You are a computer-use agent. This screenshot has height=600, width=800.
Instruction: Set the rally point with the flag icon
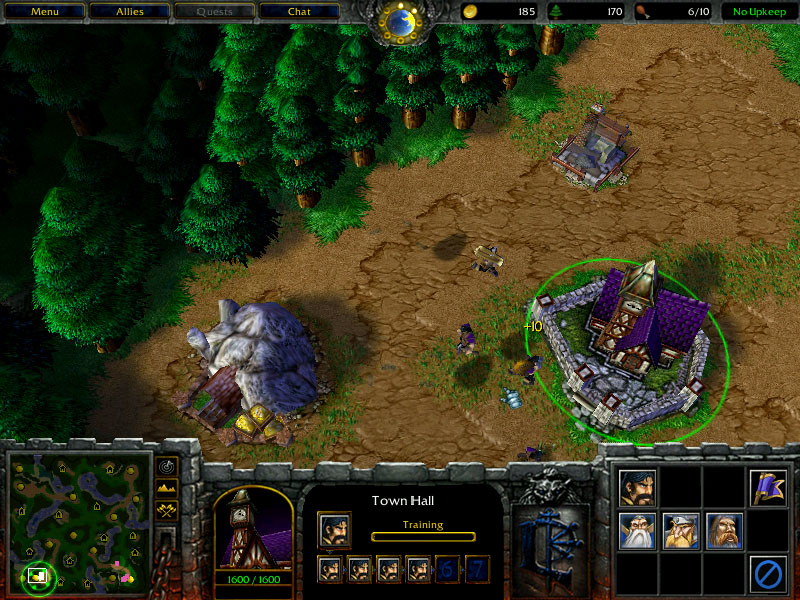(x=768, y=487)
